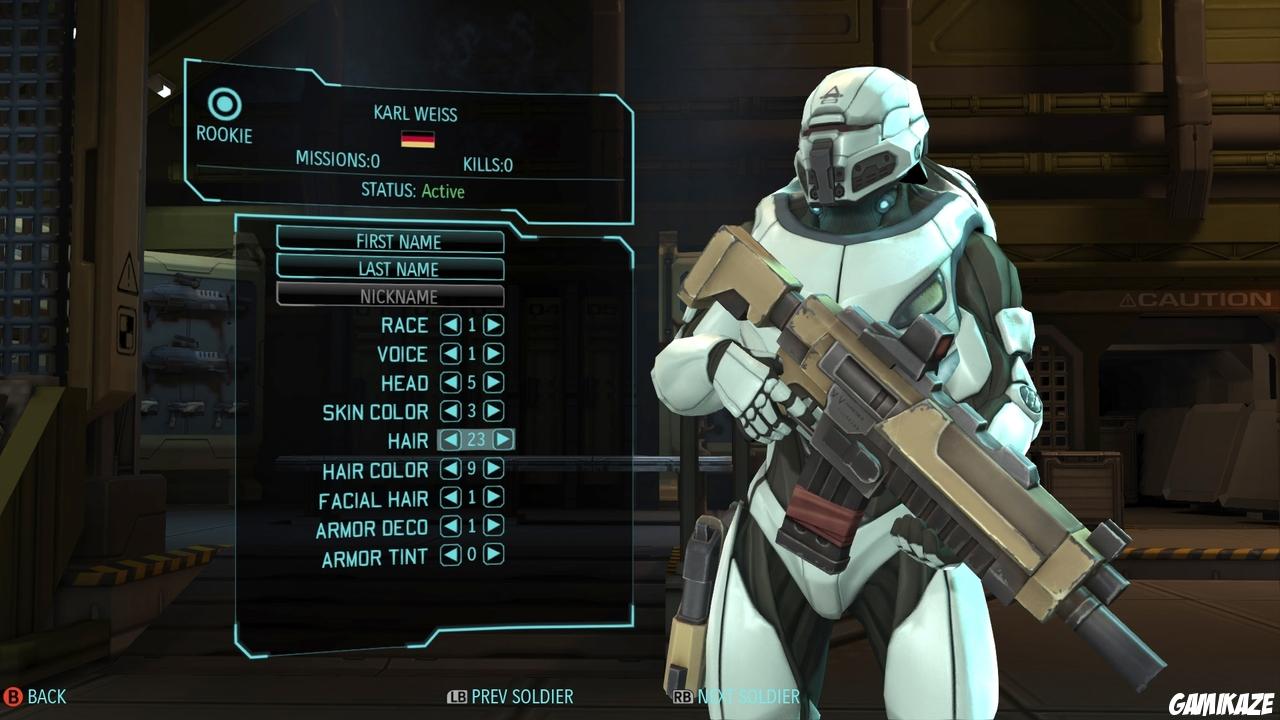Select the FIRST NAME field
Viewport: 1280px width, 720px height.
[x=400, y=241]
